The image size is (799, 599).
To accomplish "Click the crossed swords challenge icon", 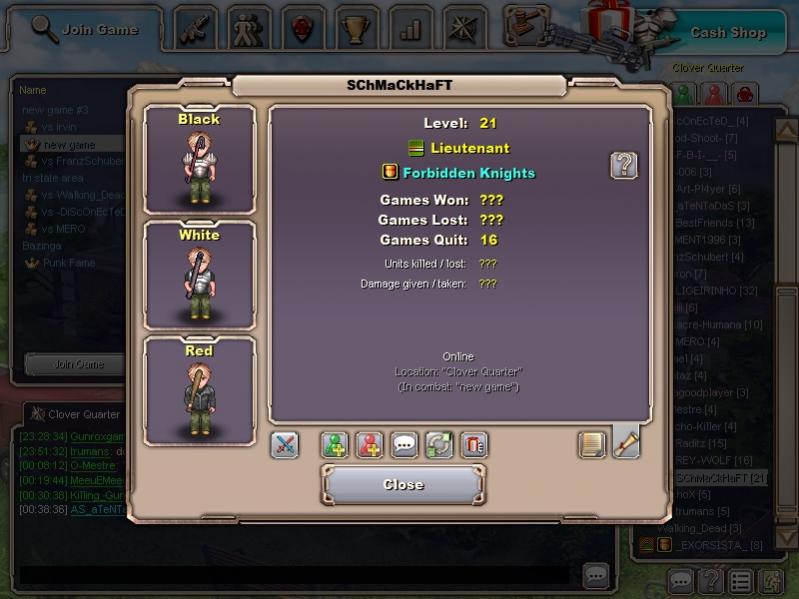I will [x=285, y=445].
